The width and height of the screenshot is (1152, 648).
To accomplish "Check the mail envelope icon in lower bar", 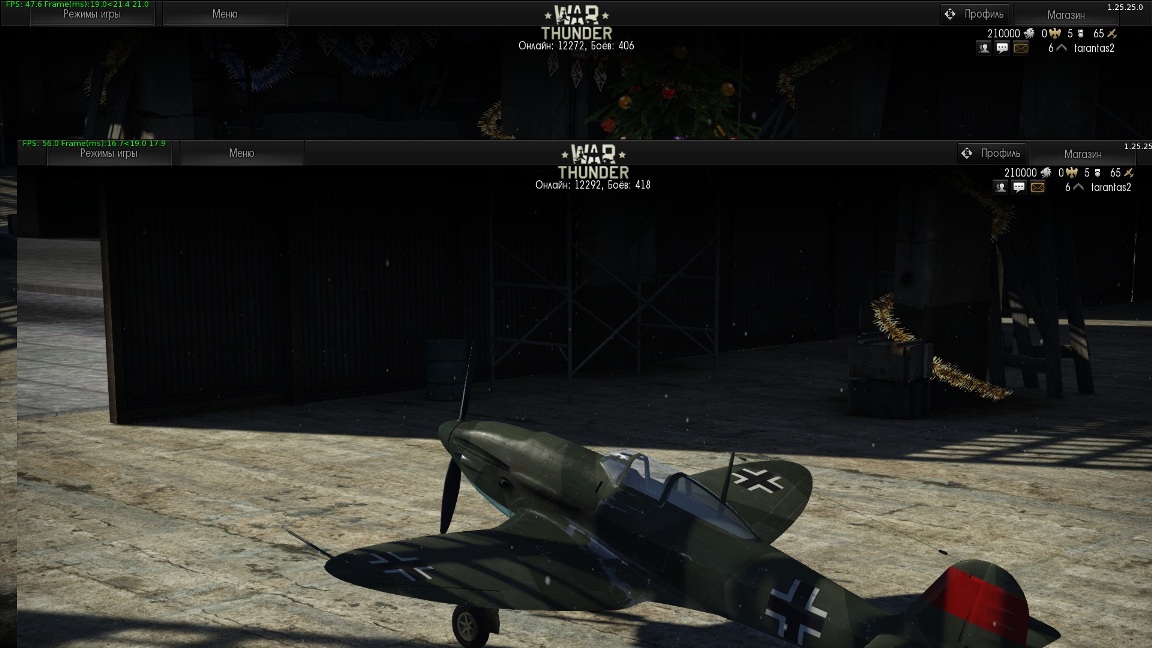I will [x=1037, y=187].
